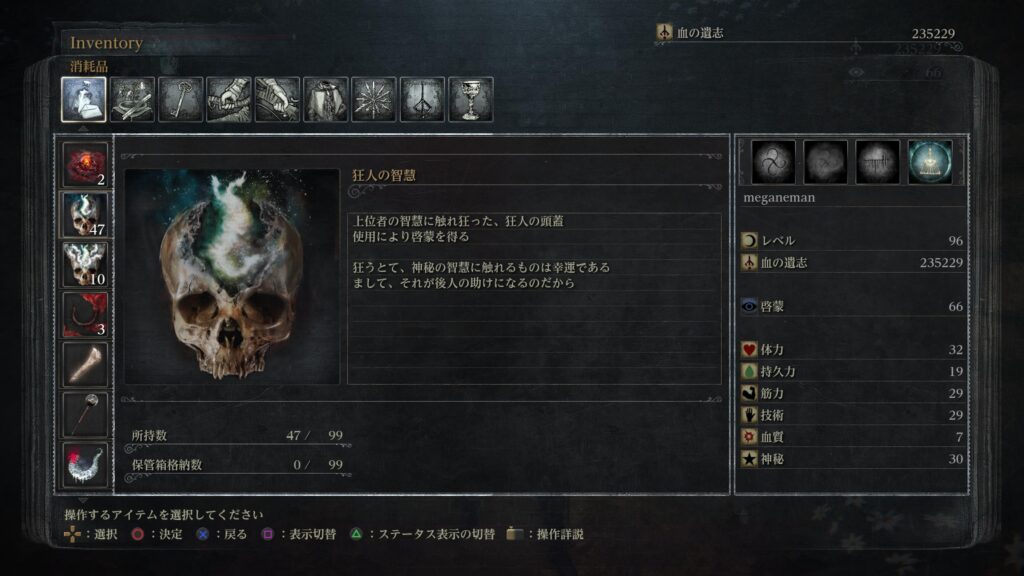Pick the dark red curved item with 3 count

point(85,315)
